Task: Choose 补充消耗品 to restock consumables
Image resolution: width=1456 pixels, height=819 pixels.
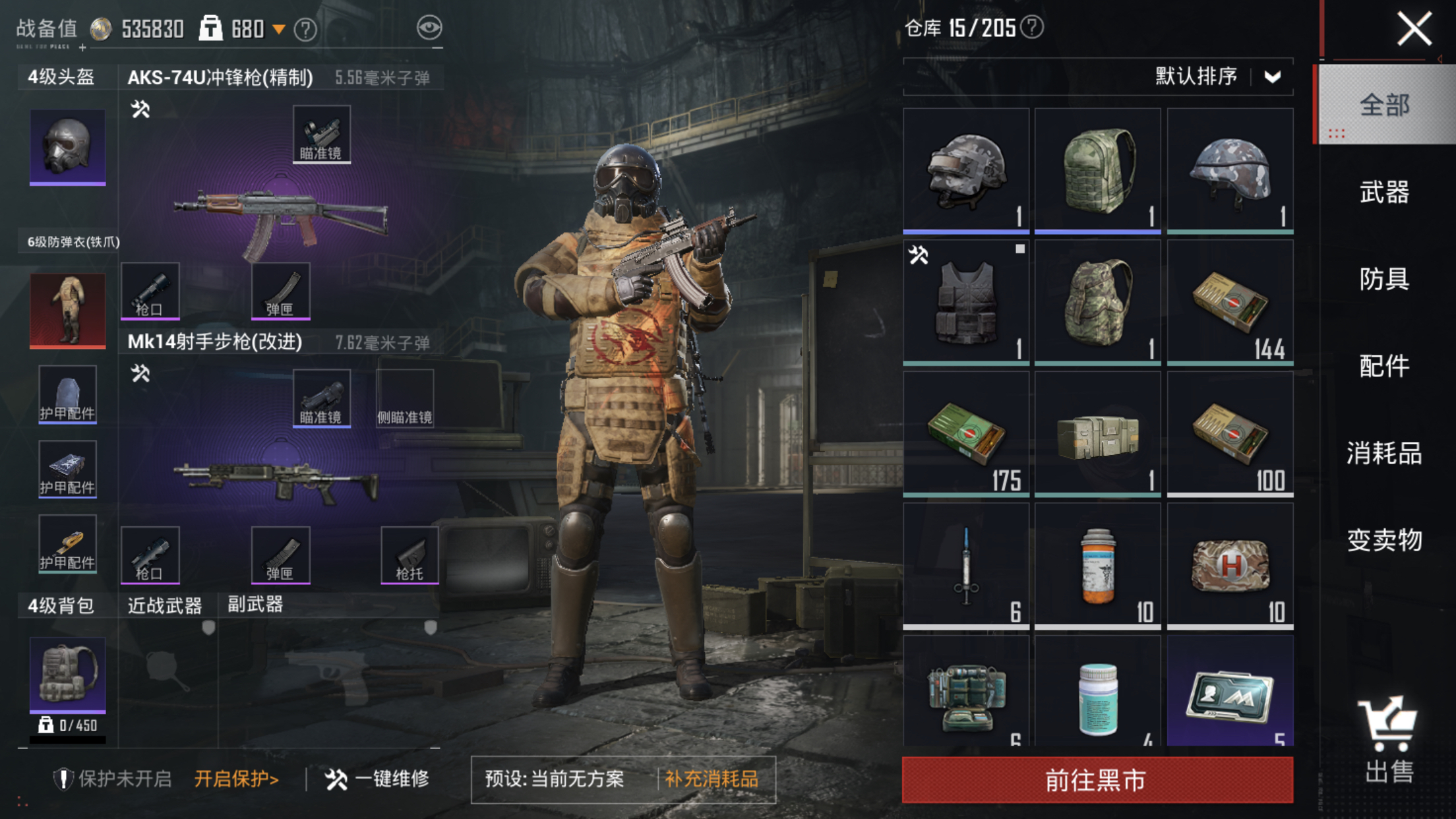Action: pyautogui.click(x=712, y=779)
